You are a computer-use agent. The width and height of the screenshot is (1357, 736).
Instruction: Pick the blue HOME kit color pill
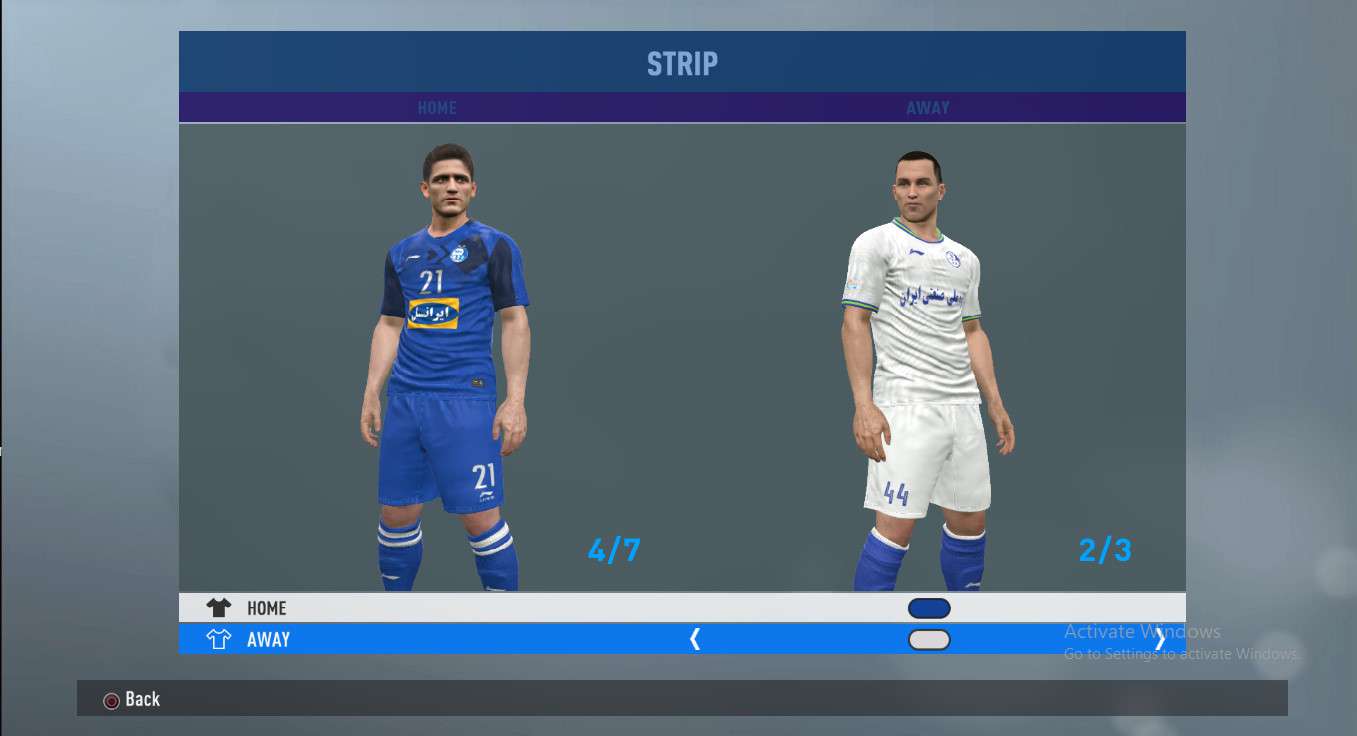[929, 608]
